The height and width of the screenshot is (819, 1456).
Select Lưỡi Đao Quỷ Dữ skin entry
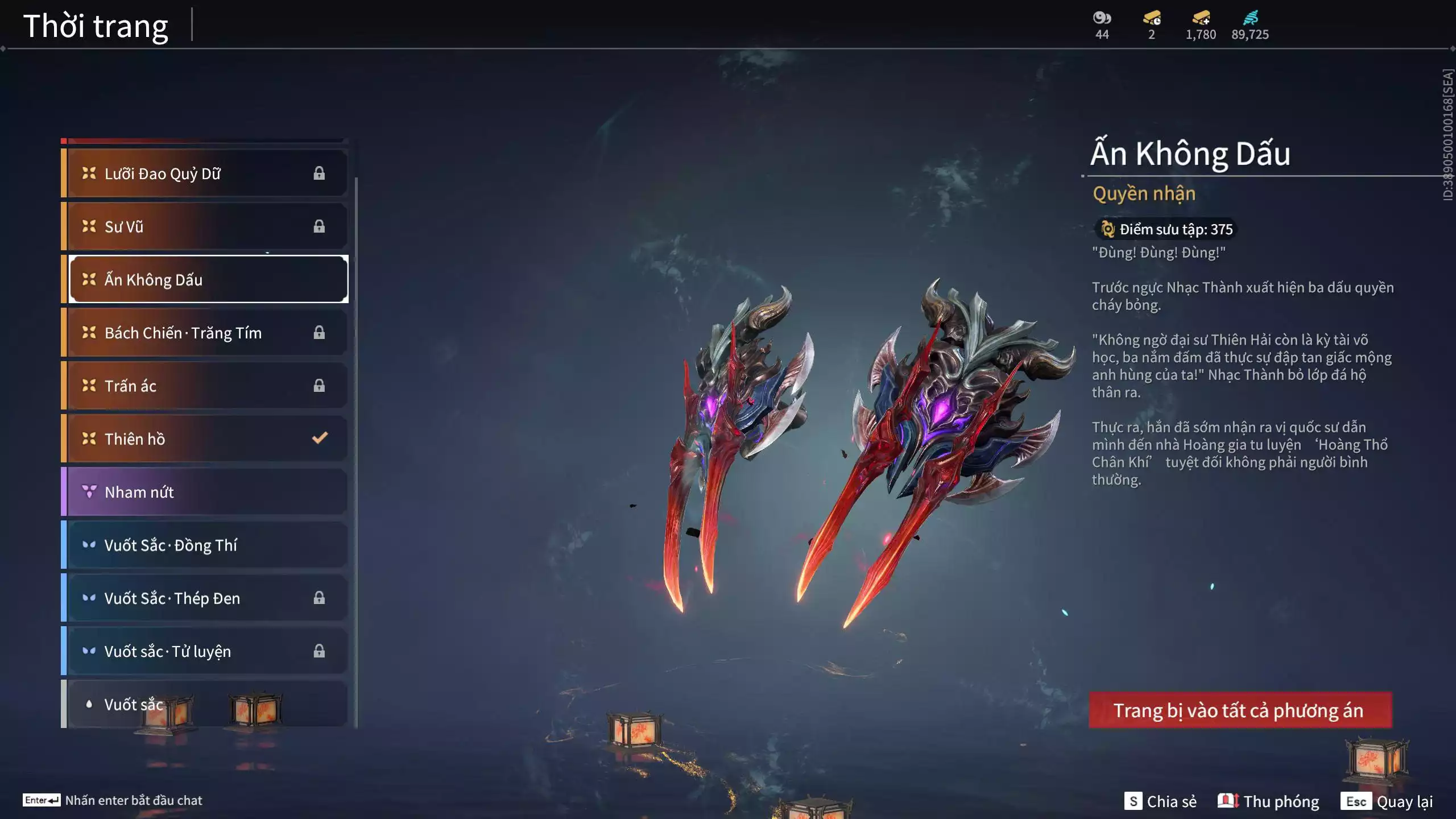pos(205,173)
